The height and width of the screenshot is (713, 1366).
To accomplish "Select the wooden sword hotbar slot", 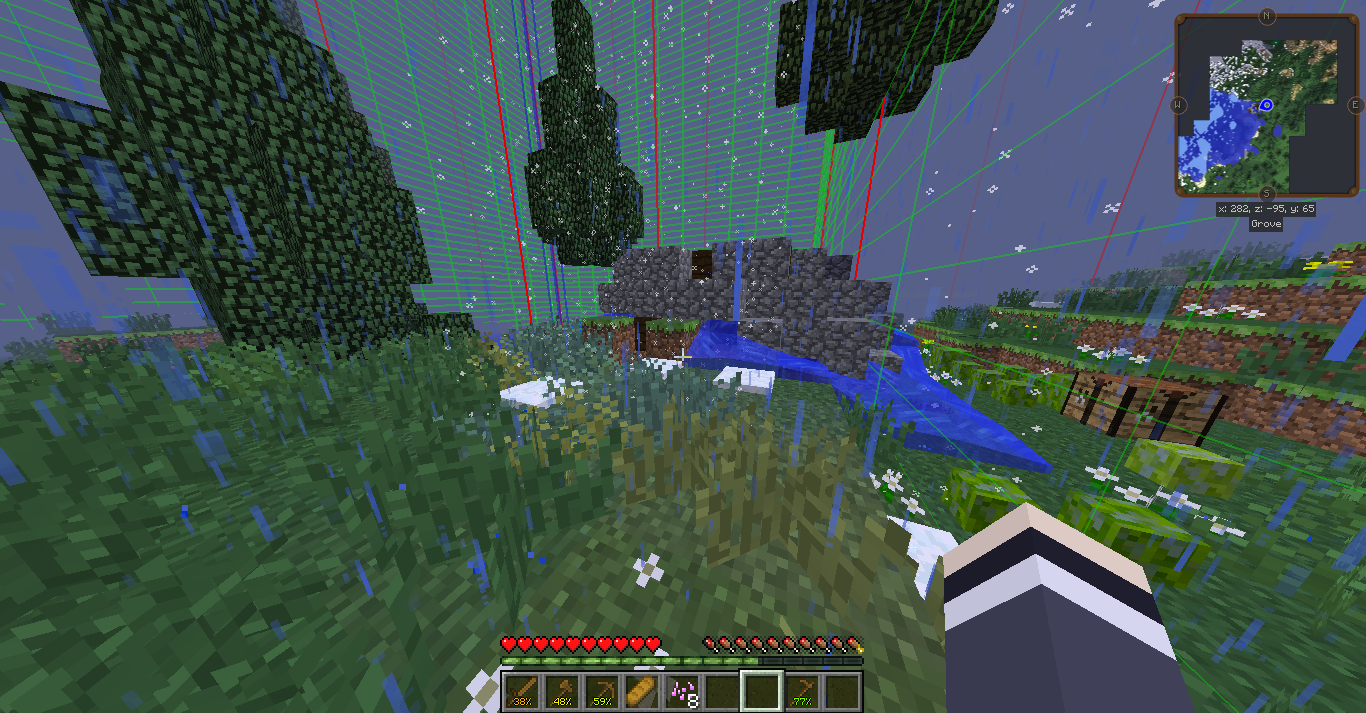I will [x=522, y=691].
